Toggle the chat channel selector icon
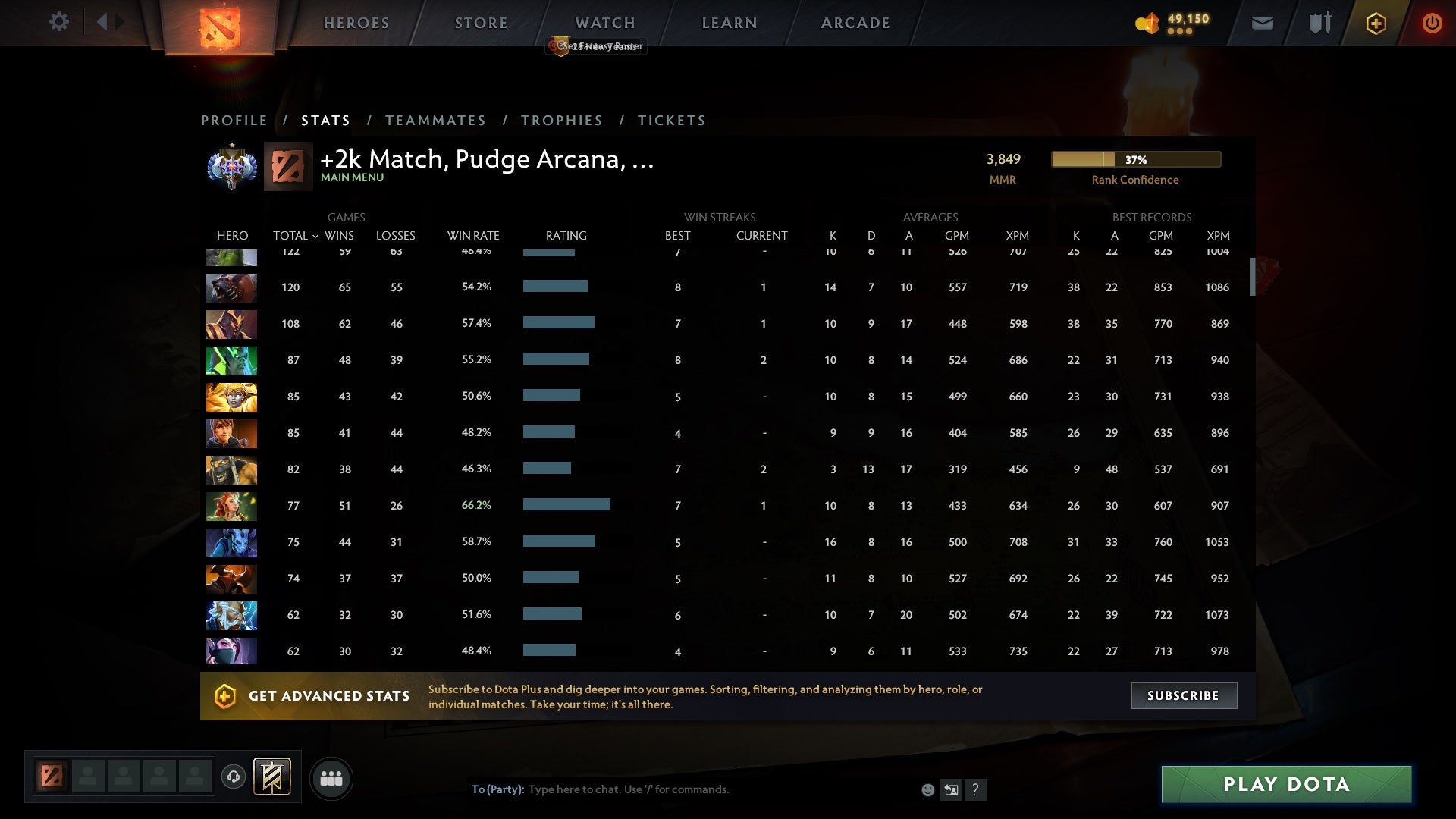The image size is (1456, 819). (952, 789)
